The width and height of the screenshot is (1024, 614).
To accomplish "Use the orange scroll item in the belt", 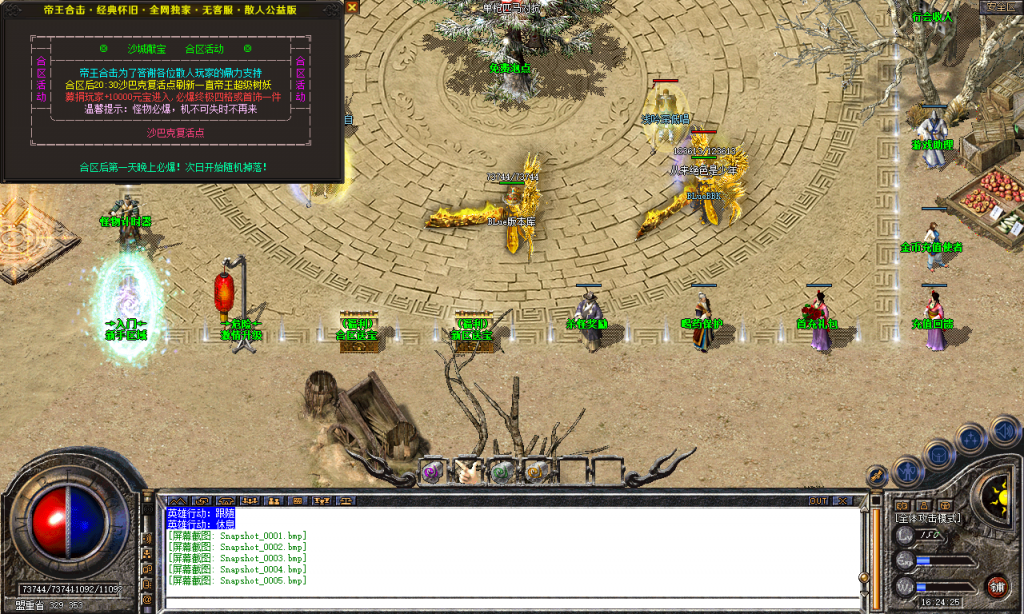I will [534, 470].
